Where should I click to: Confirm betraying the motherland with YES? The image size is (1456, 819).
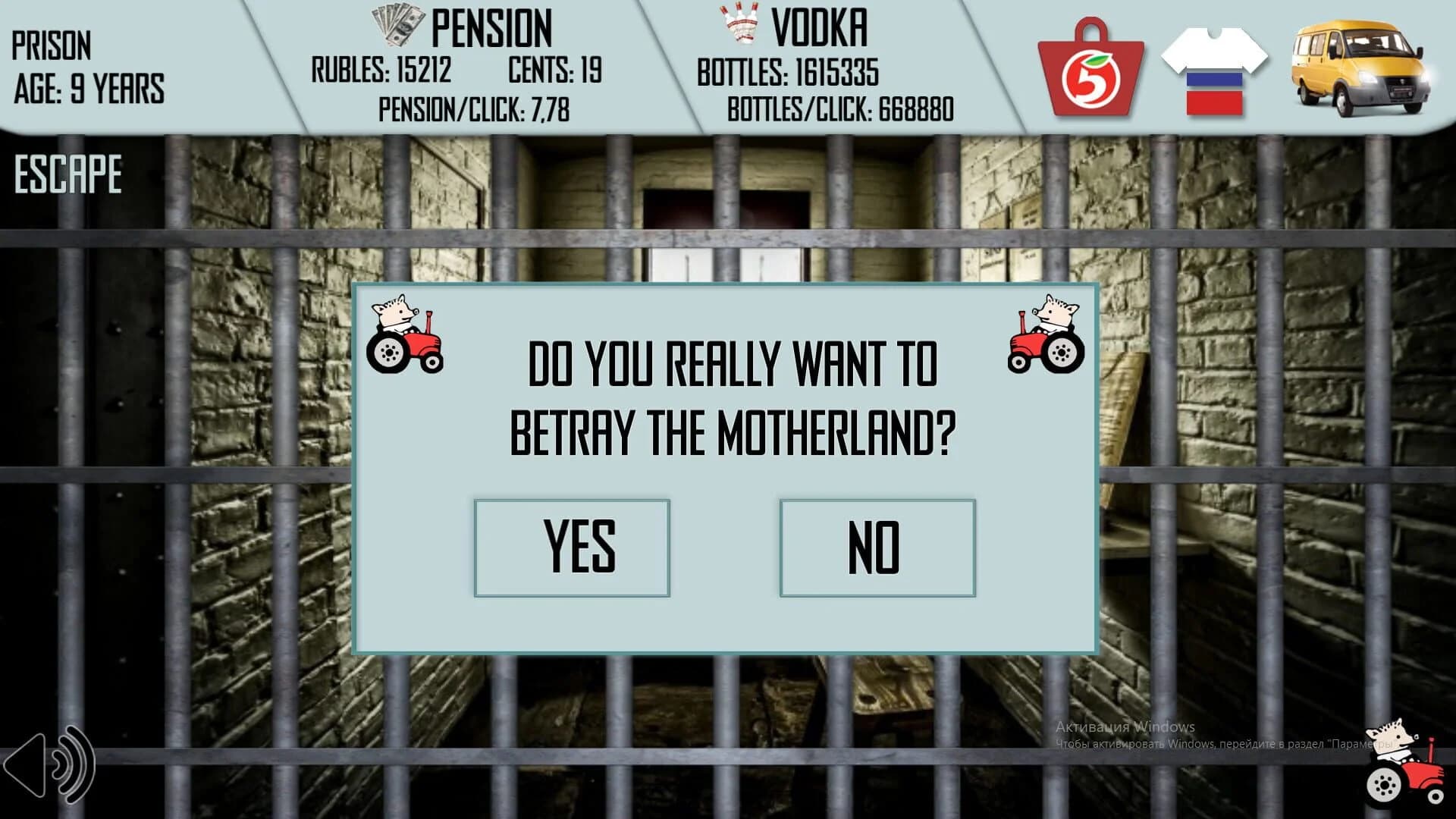click(x=573, y=548)
